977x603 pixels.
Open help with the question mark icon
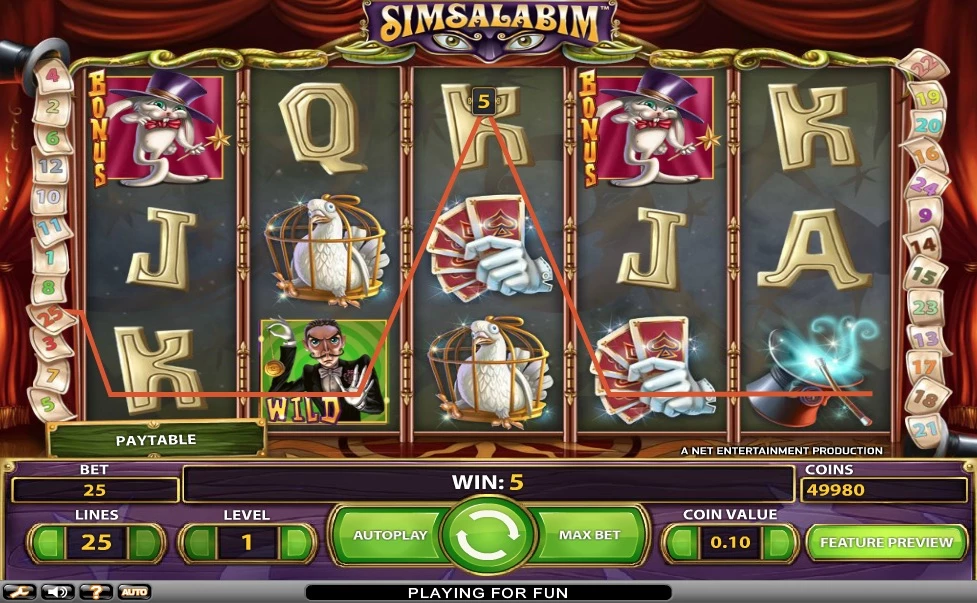coord(95,592)
